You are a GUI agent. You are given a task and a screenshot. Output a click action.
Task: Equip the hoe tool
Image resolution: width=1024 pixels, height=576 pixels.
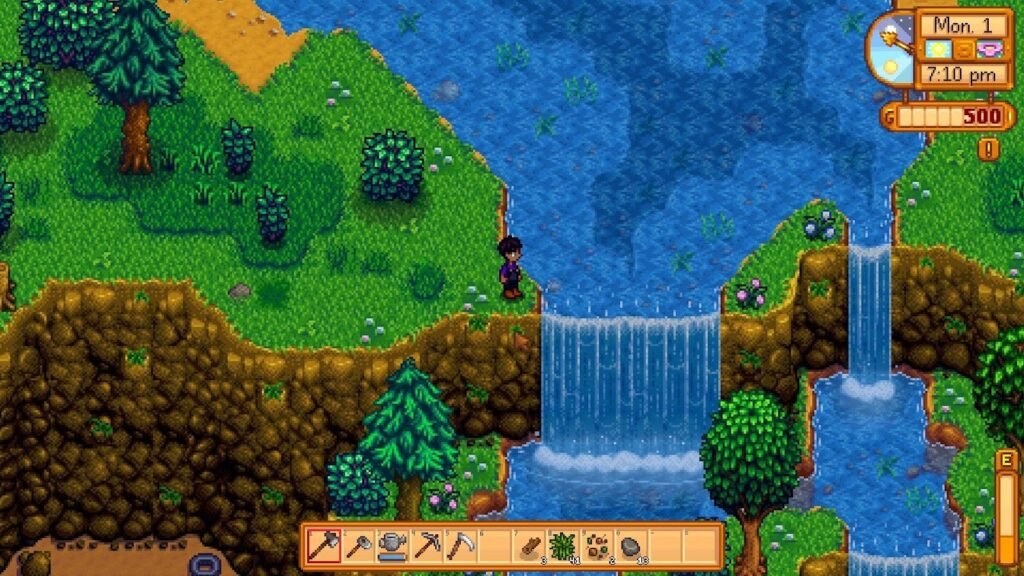[358, 546]
